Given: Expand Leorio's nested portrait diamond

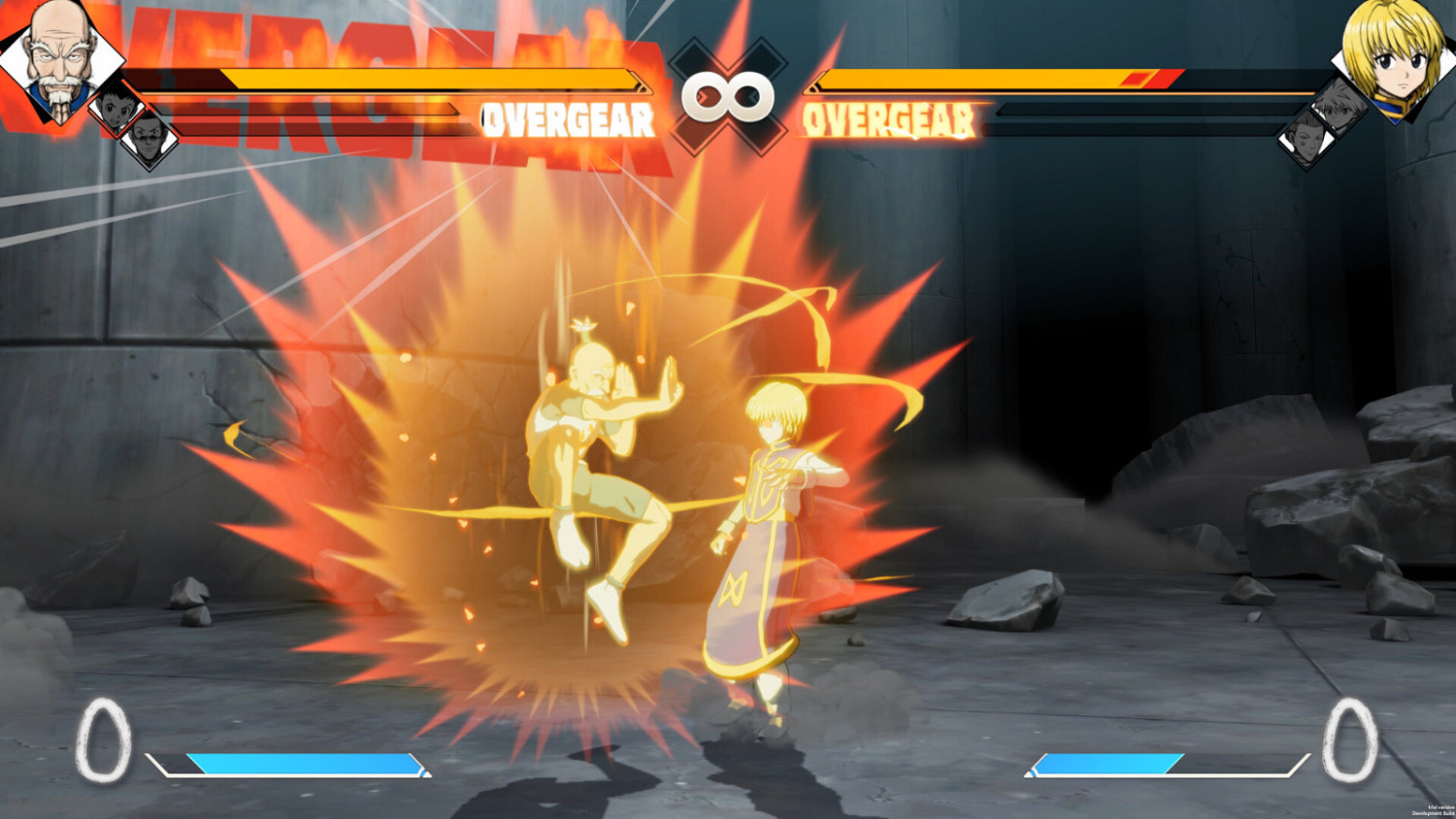Looking at the screenshot, I should (x=148, y=141).
